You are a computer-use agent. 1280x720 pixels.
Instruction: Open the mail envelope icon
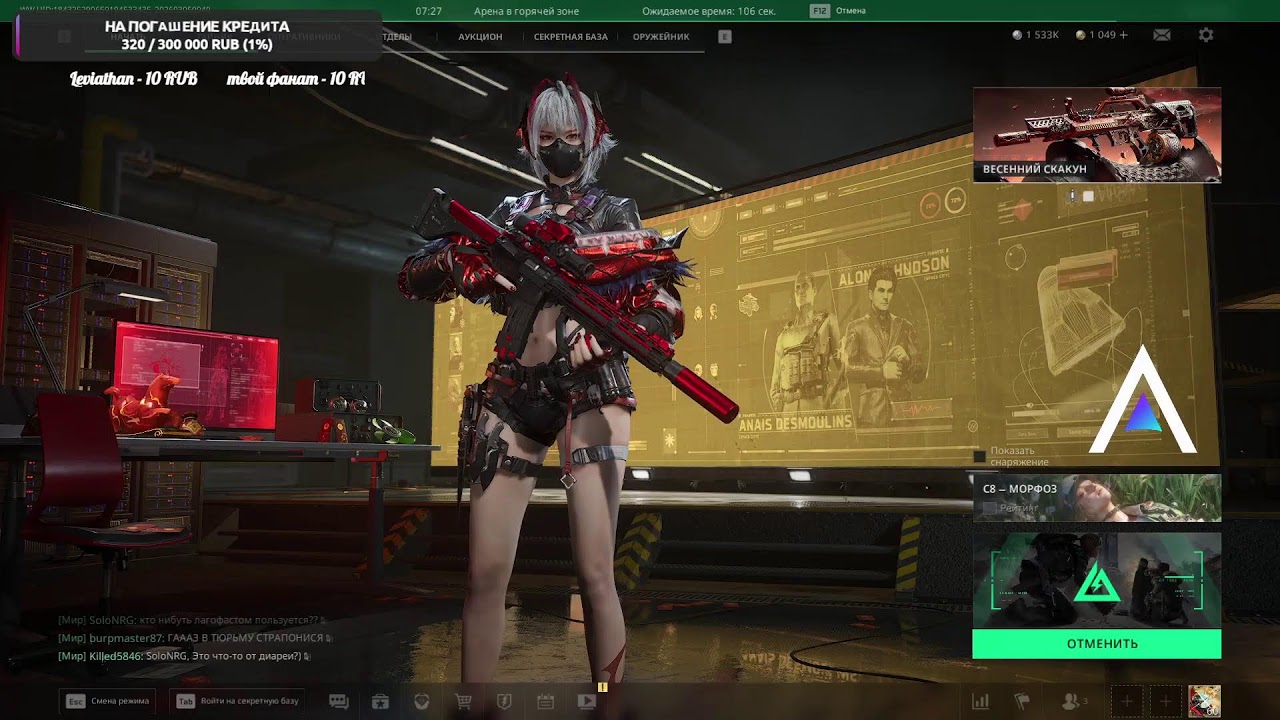coord(1162,35)
